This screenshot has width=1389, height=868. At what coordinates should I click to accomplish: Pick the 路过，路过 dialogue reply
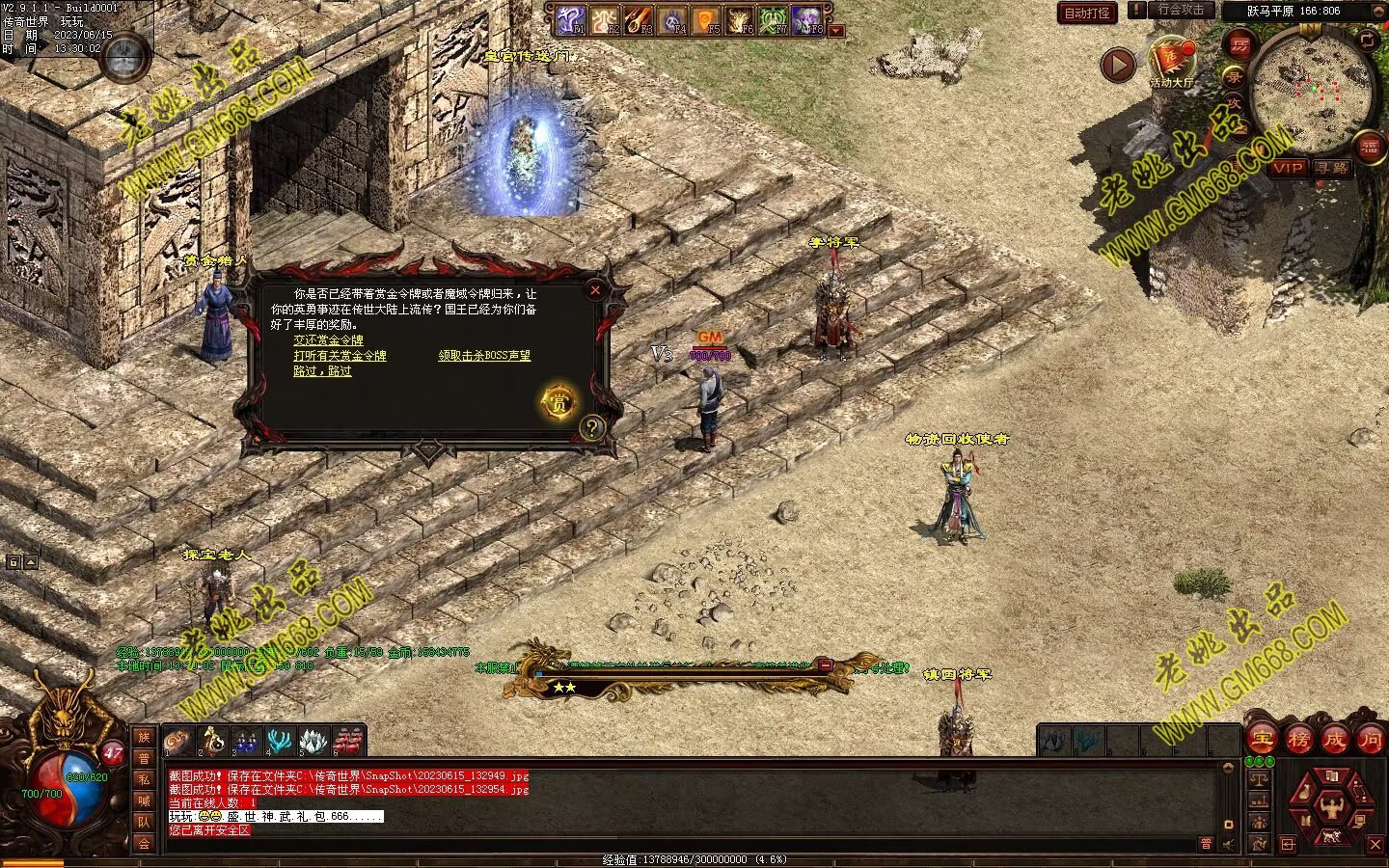[x=322, y=371]
